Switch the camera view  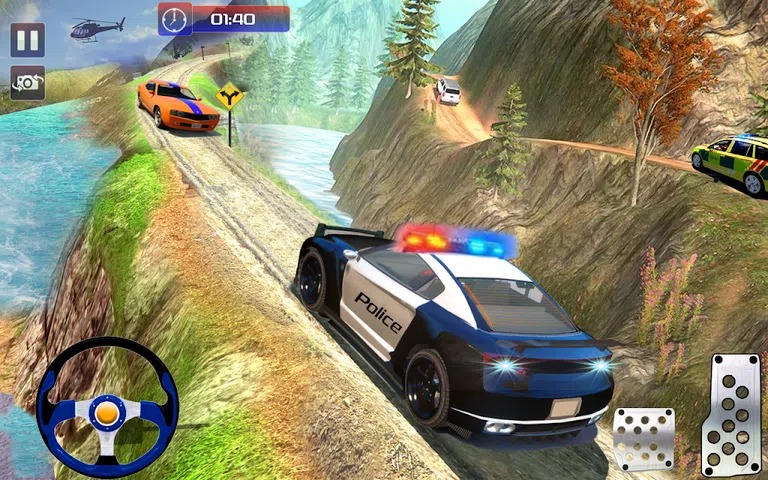coord(28,82)
